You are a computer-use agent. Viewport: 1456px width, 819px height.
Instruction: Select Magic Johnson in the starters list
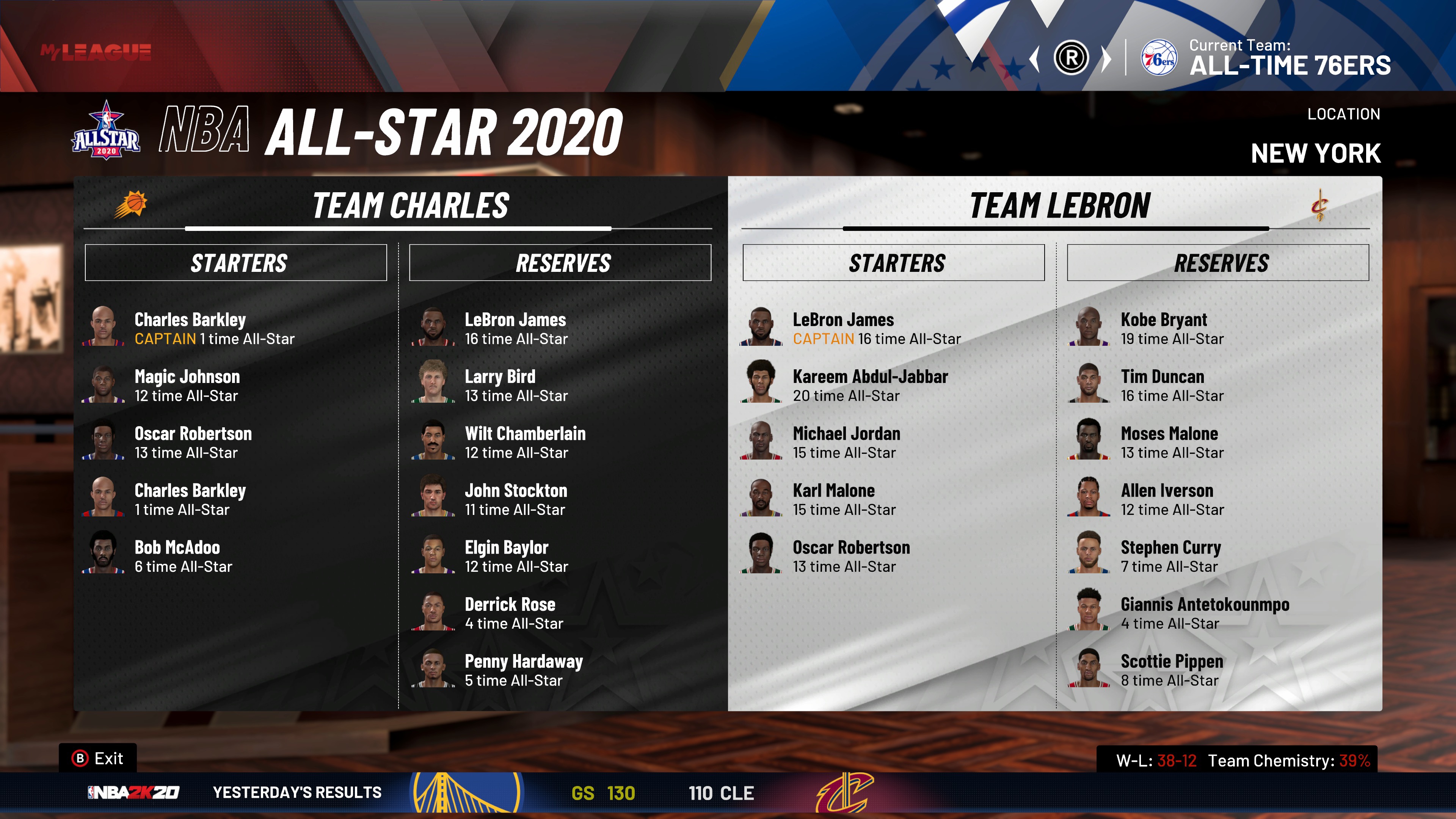pos(187,386)
